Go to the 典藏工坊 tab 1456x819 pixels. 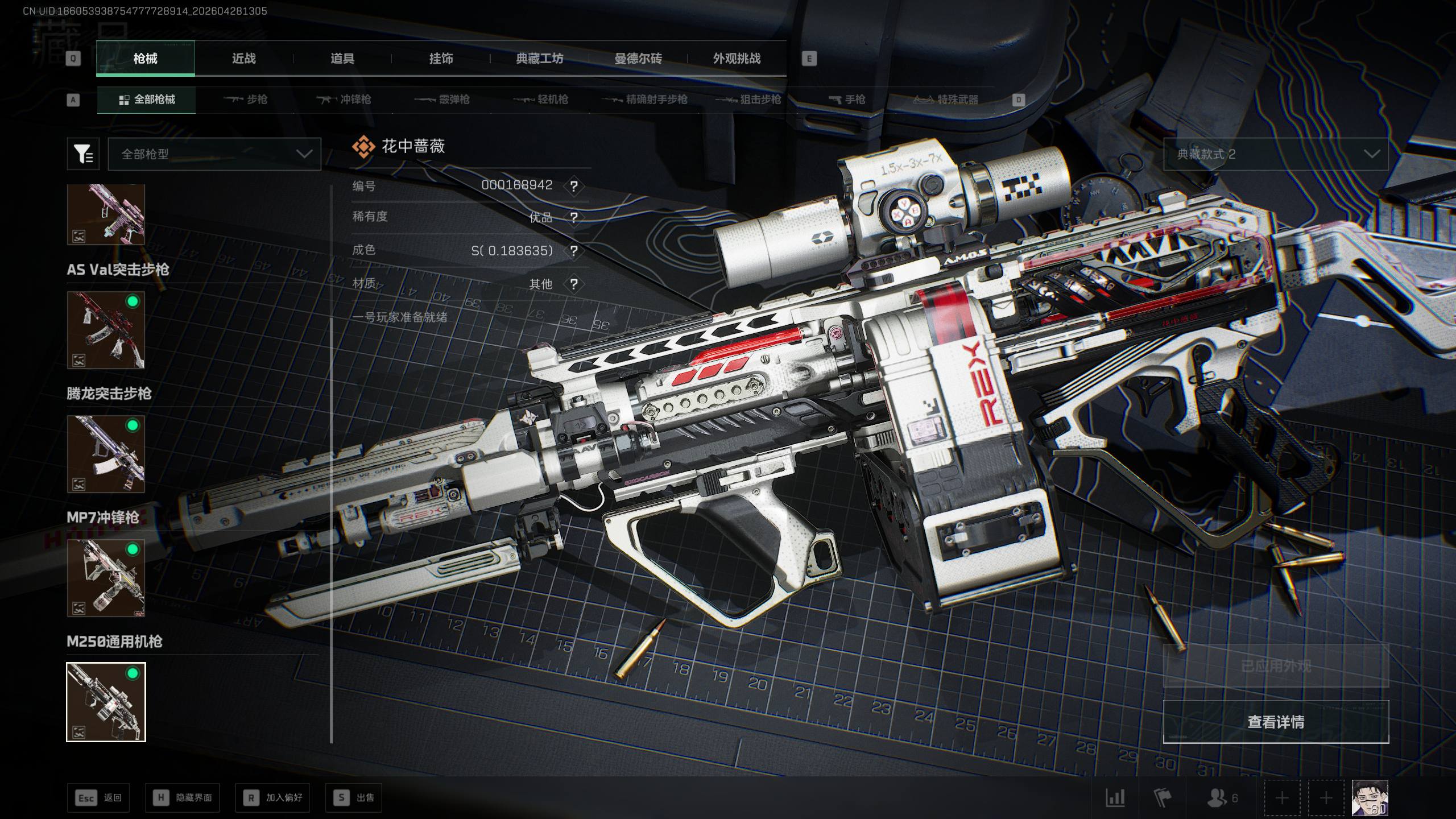539,59
